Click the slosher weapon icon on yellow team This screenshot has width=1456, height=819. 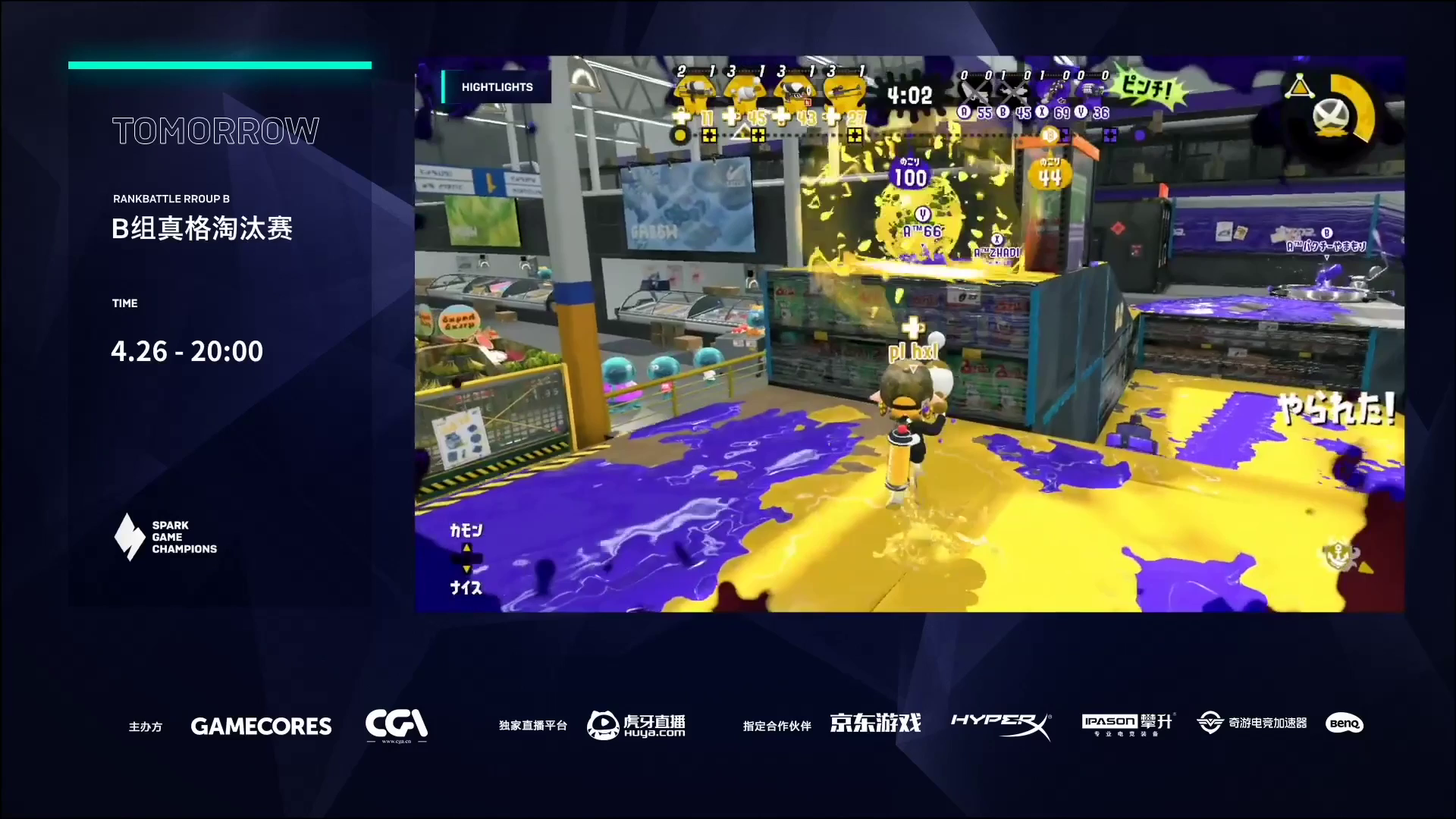pyautogui.click(x=748, y=91)
